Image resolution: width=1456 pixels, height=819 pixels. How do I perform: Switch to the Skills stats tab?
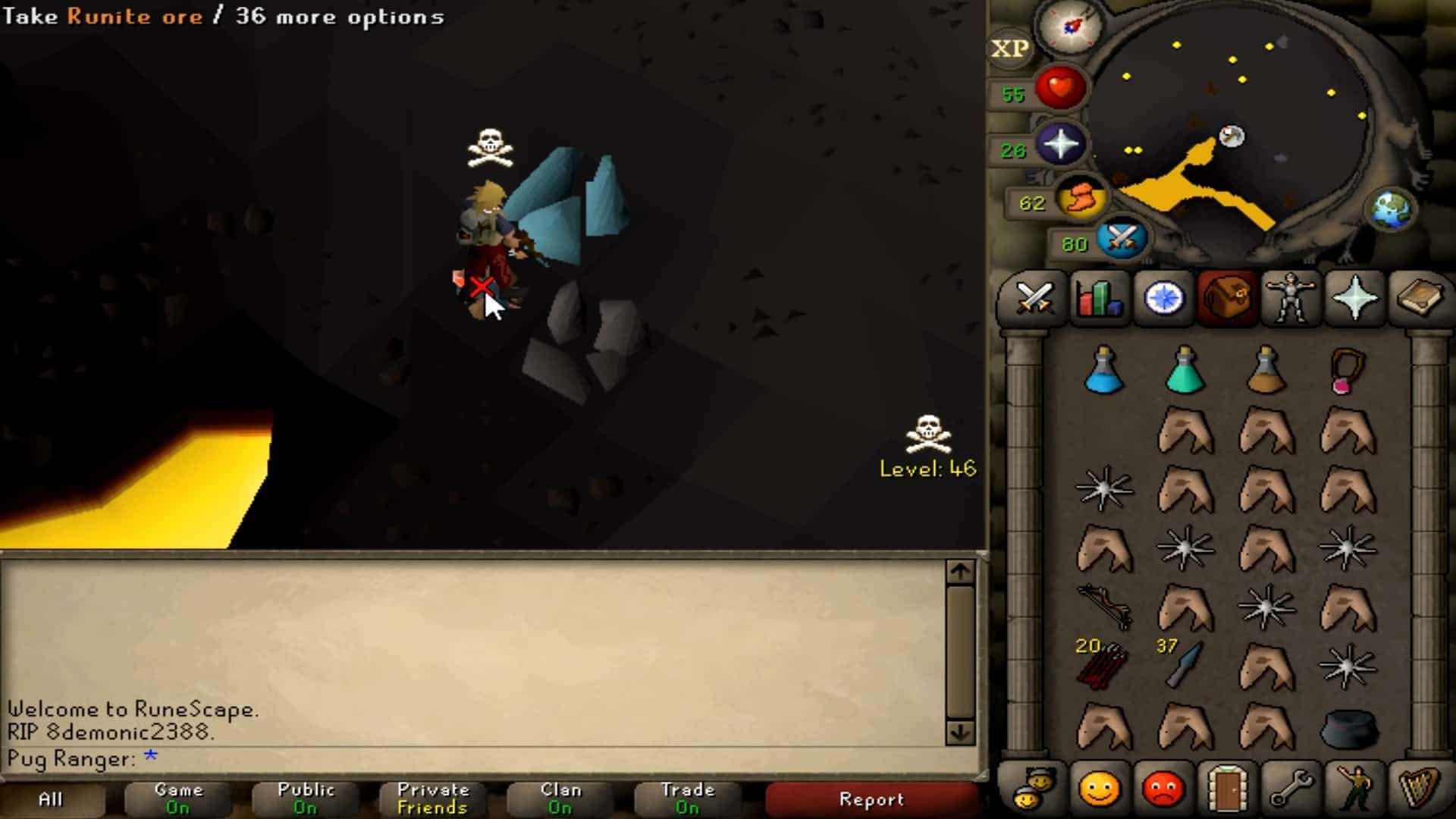coord(1098,298)
